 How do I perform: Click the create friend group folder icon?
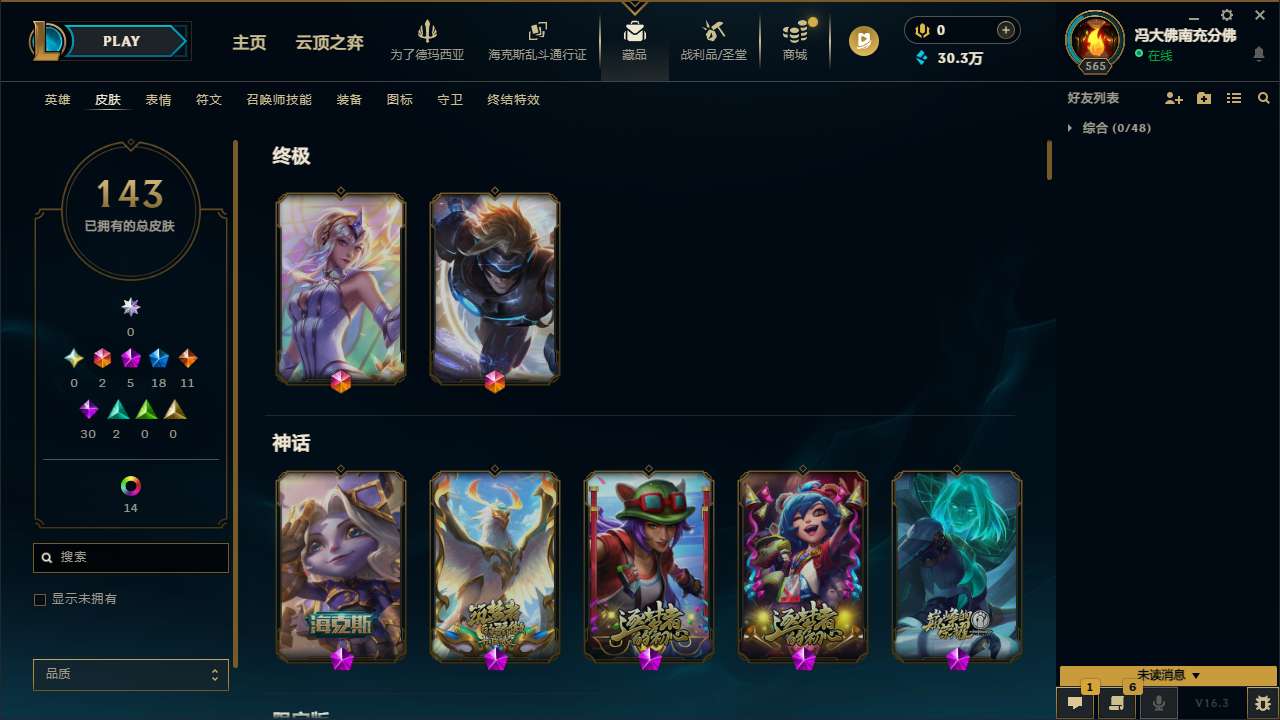click(x=1204, y=98)
